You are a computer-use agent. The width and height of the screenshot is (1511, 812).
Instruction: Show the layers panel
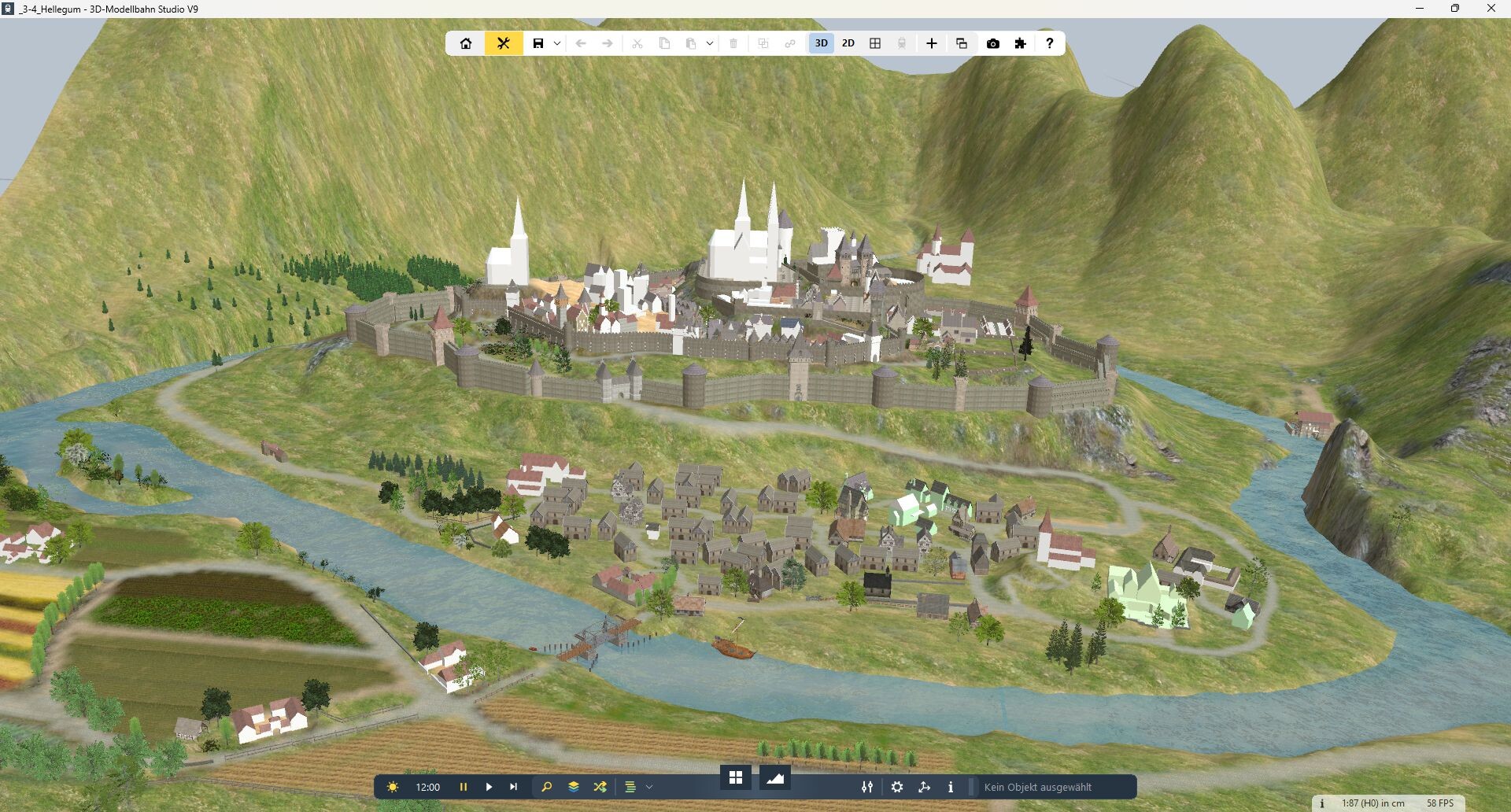pyautogui.click(x=574, y=787)
